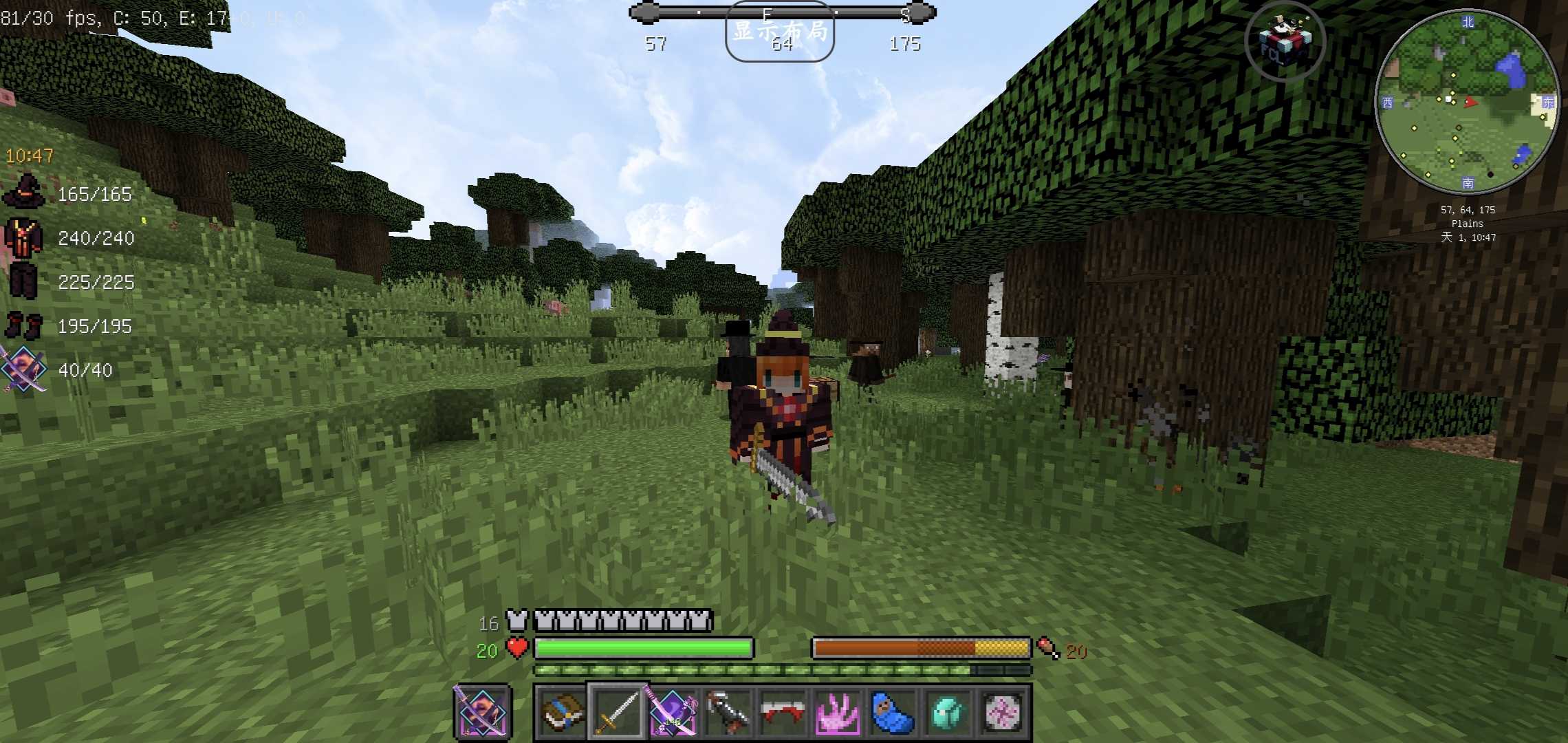Select the brown book hotbar slot

pyautogui.click(x=561, y=712)
